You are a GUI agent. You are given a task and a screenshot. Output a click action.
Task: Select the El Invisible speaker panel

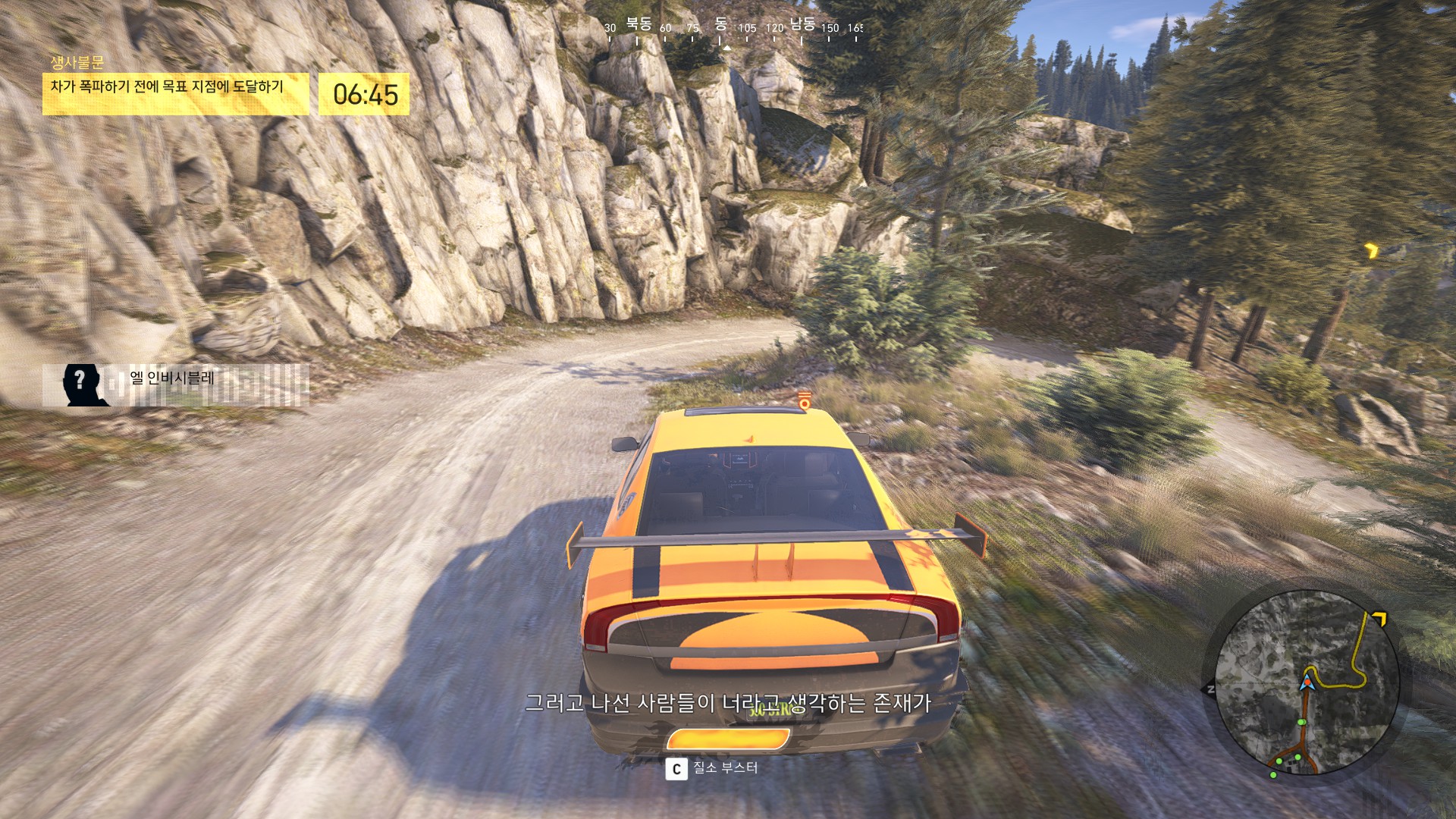coord(175,384)
